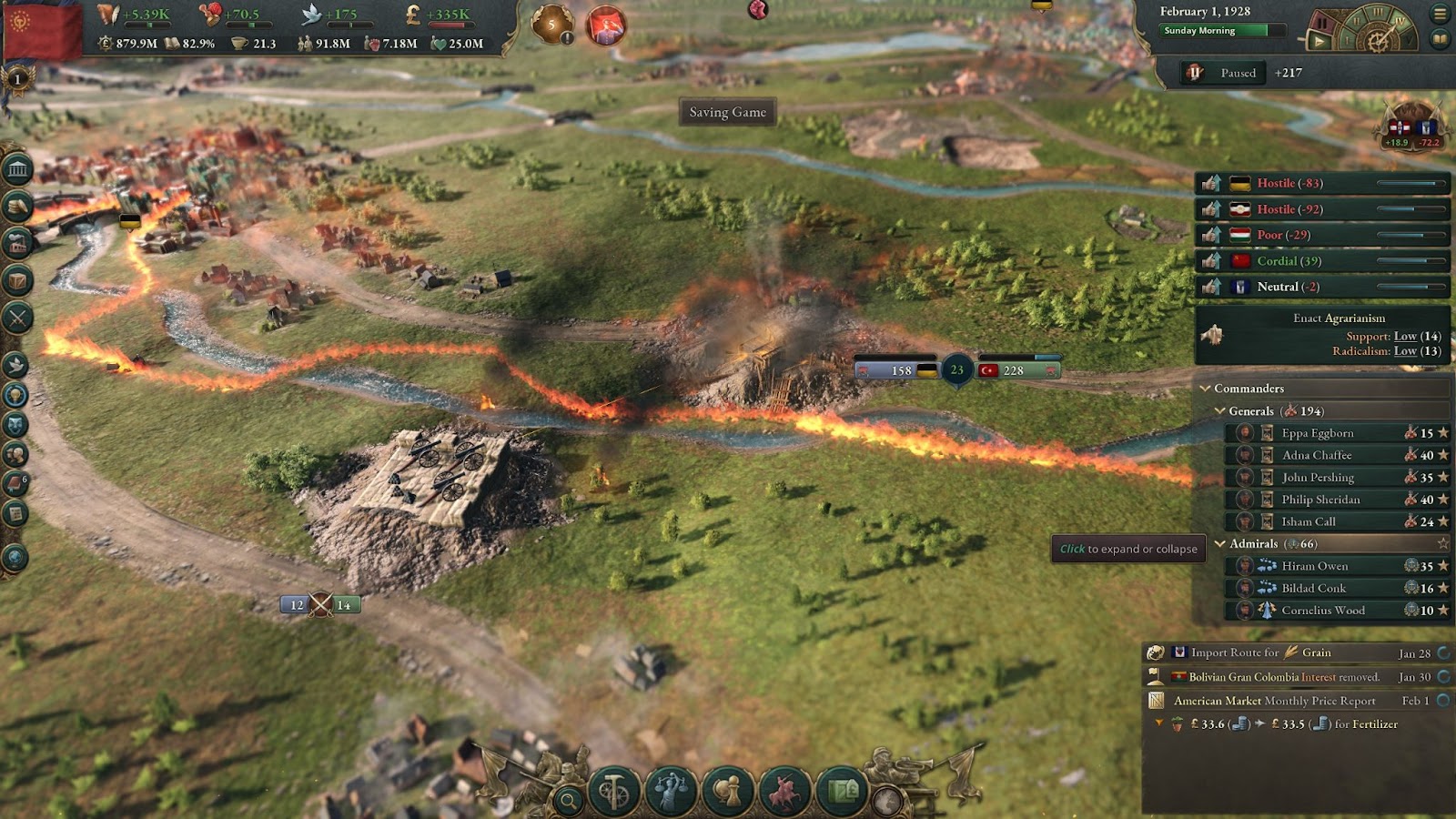Open the Political lens with justice statue
Image resolution: width=1456 pixels, height=819 pixels.
pyautogui.click(x=671, y=791)
